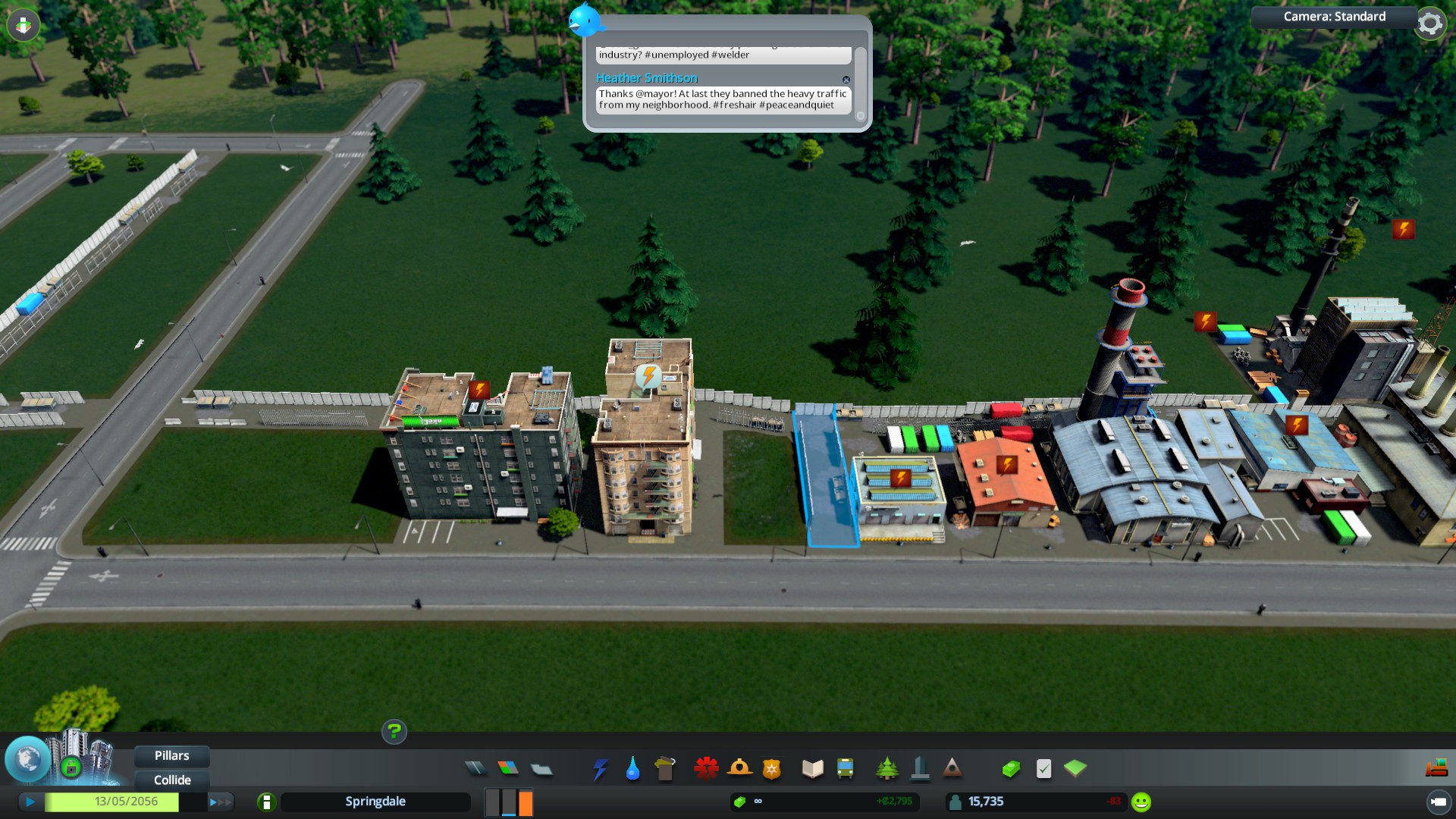1456x819 pixels.
Task: Open the Policies checklist panel
Action: [1044, 769]
